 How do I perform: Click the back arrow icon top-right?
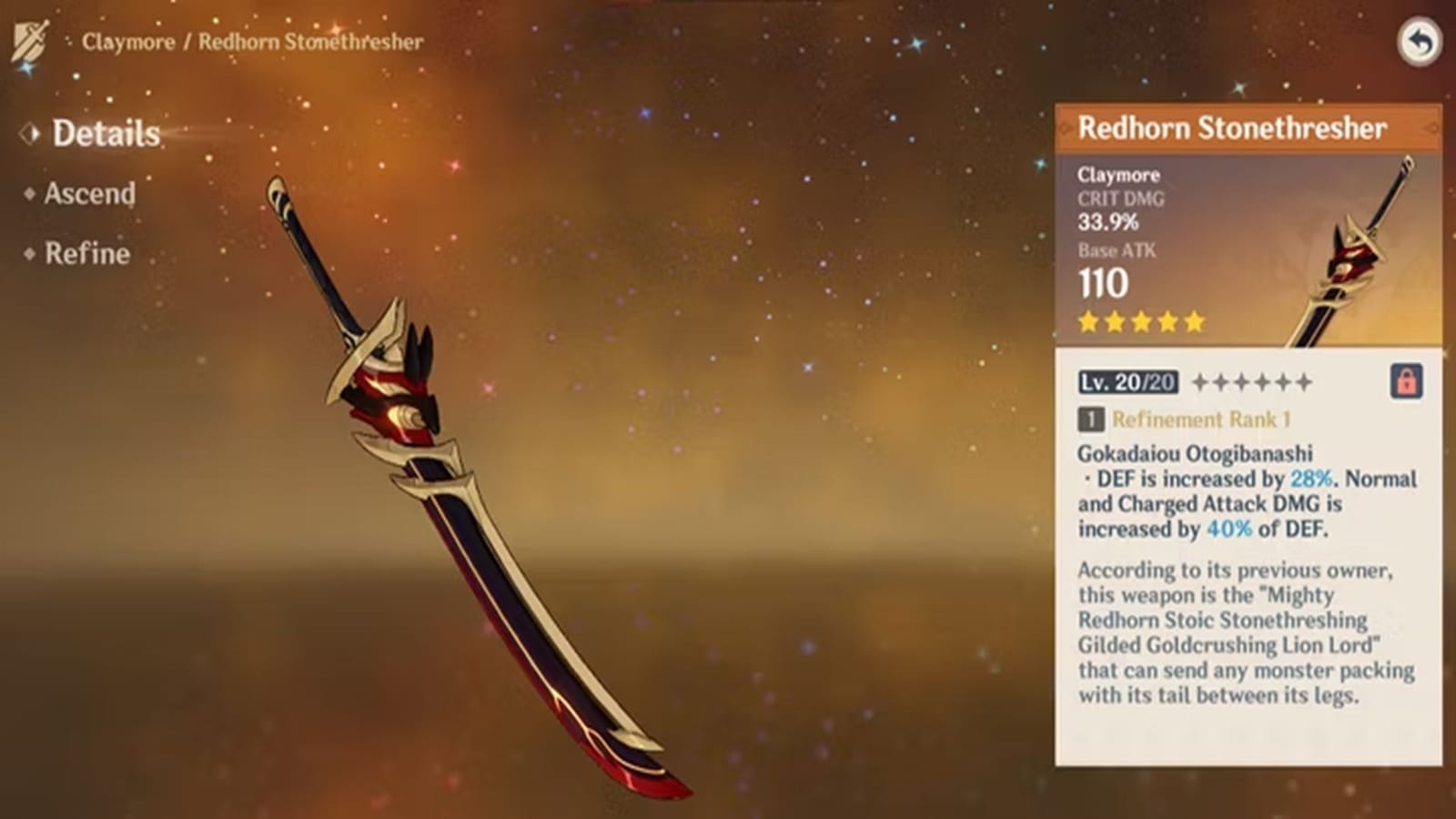[1420, 43]
